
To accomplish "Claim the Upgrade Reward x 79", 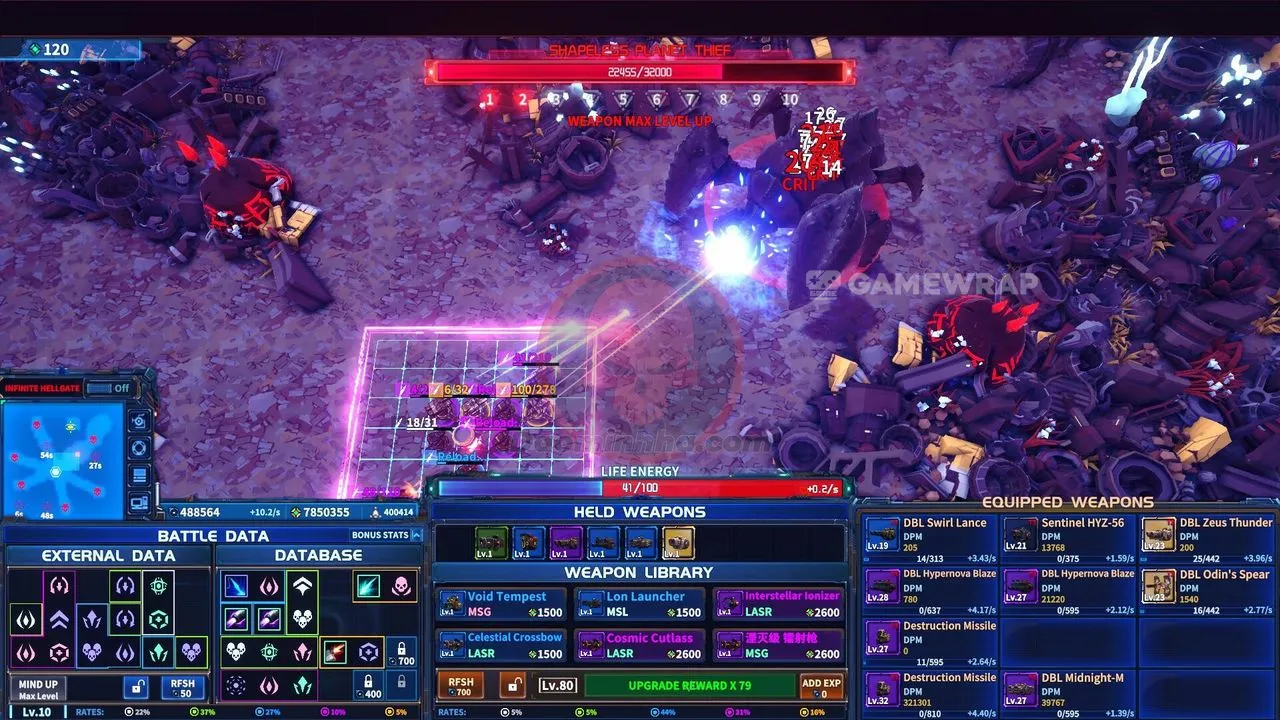I will pos(689,686).
